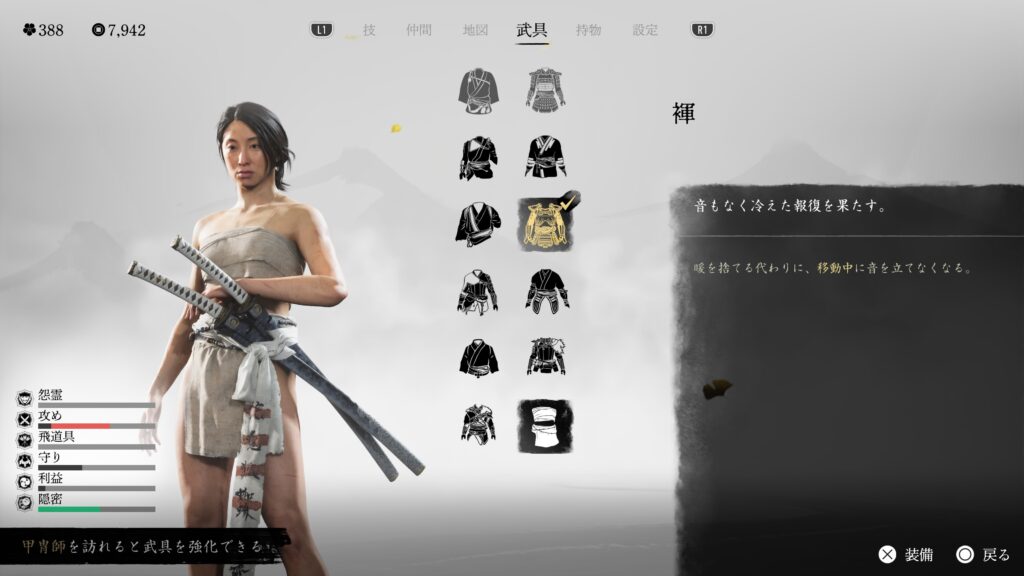1024x576 pixels.
Task: Switch to the 持物 items tab
Action: pos(589,30)
